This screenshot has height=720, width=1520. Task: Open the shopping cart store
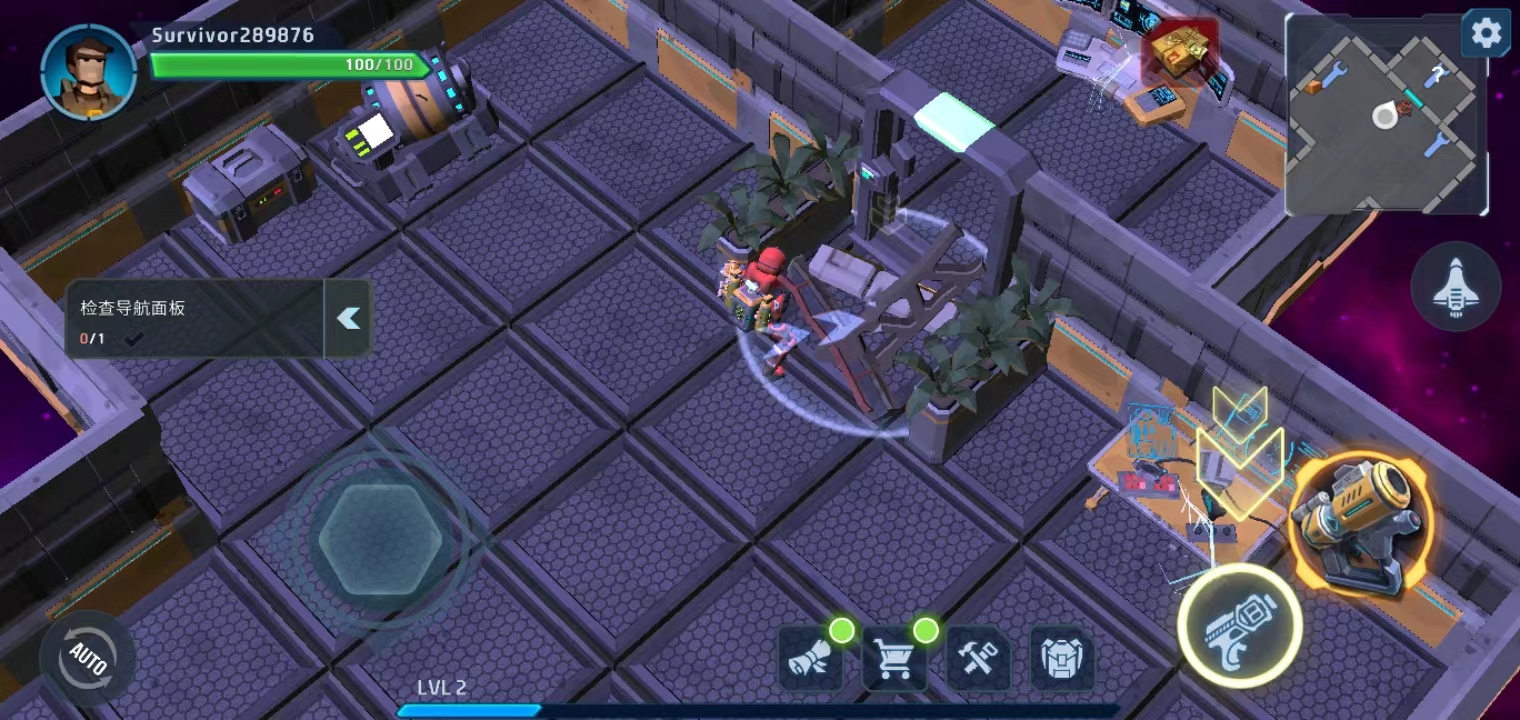coord(893,659)
